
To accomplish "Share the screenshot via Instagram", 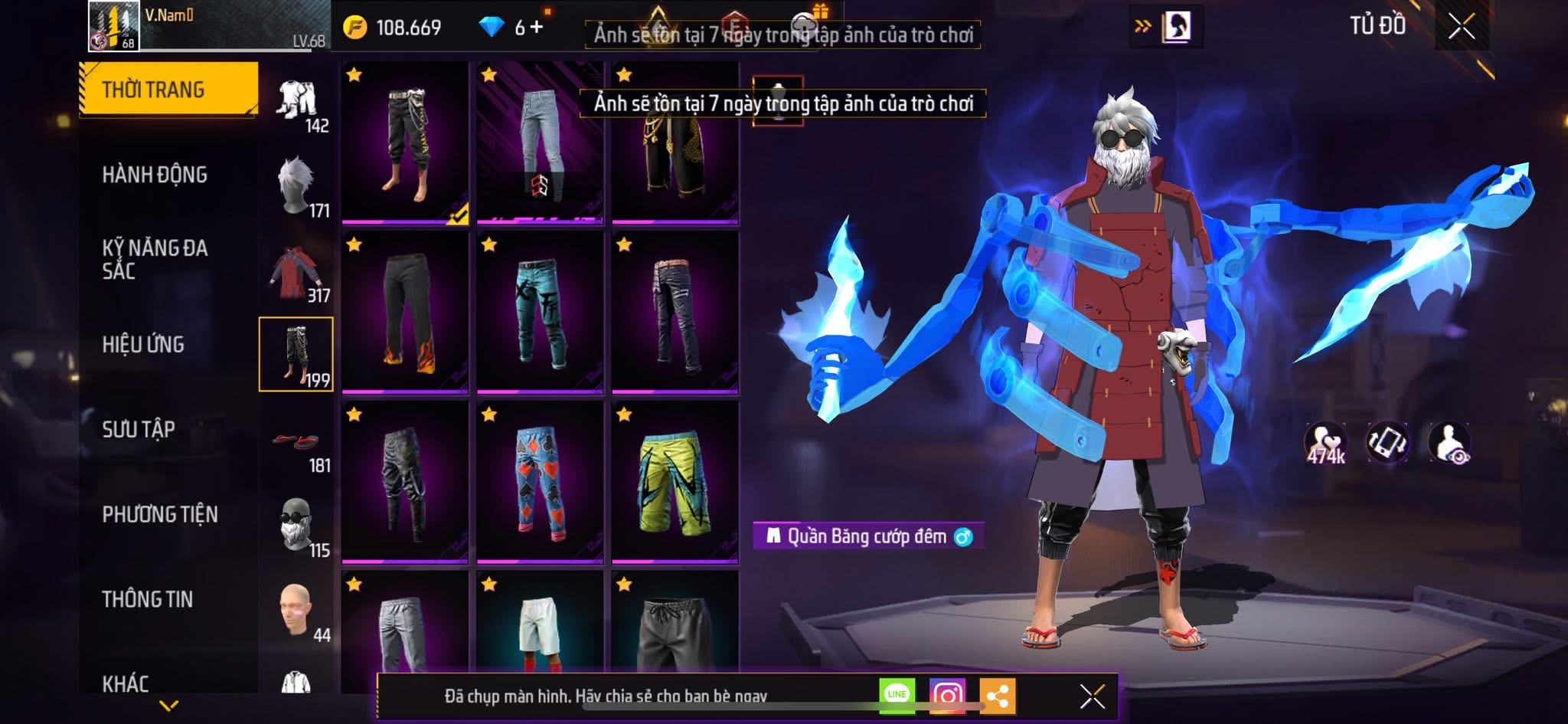I will (947, 696).
